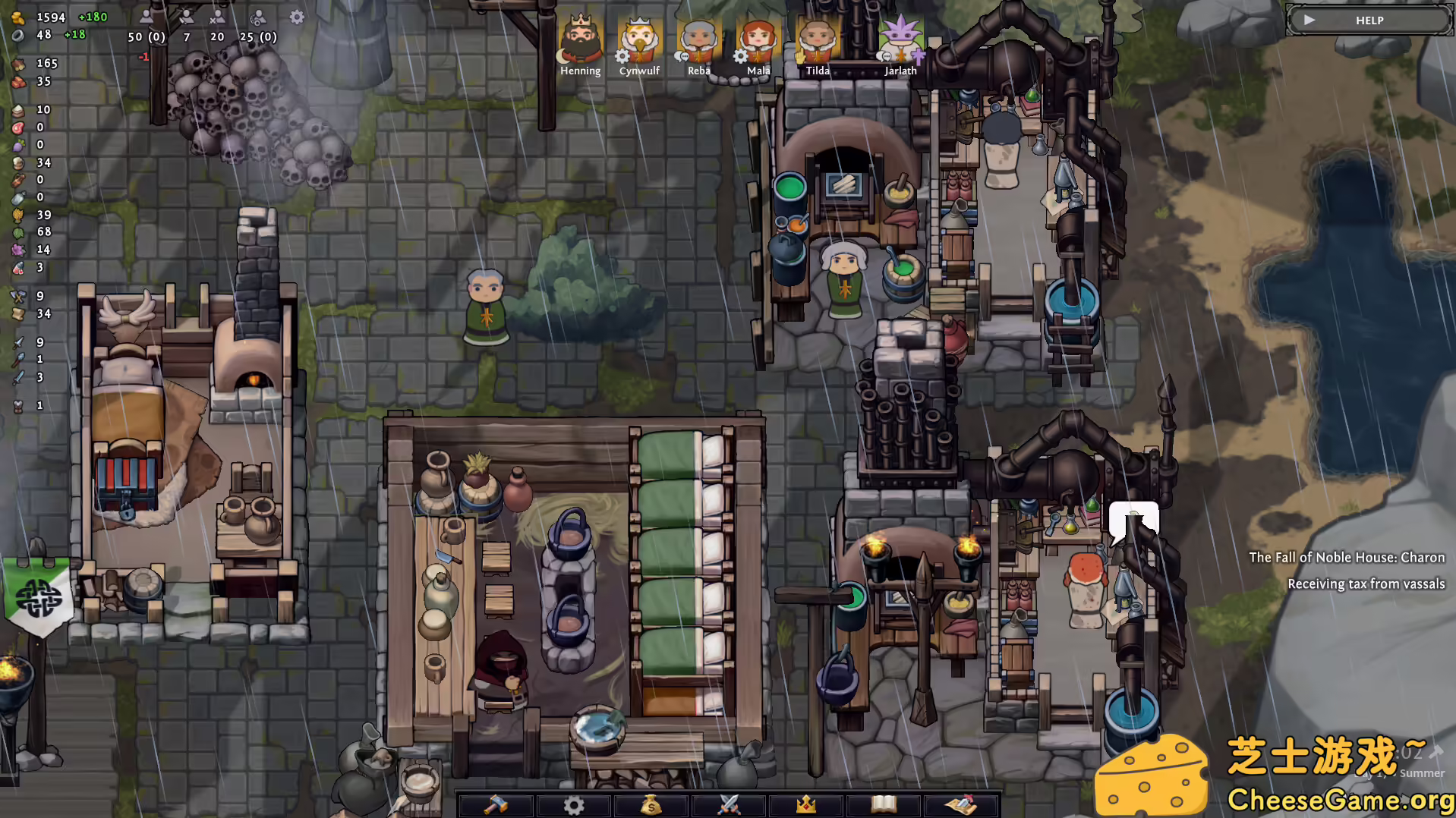Click the green clan banner emblem

click(x=39, y=599)
